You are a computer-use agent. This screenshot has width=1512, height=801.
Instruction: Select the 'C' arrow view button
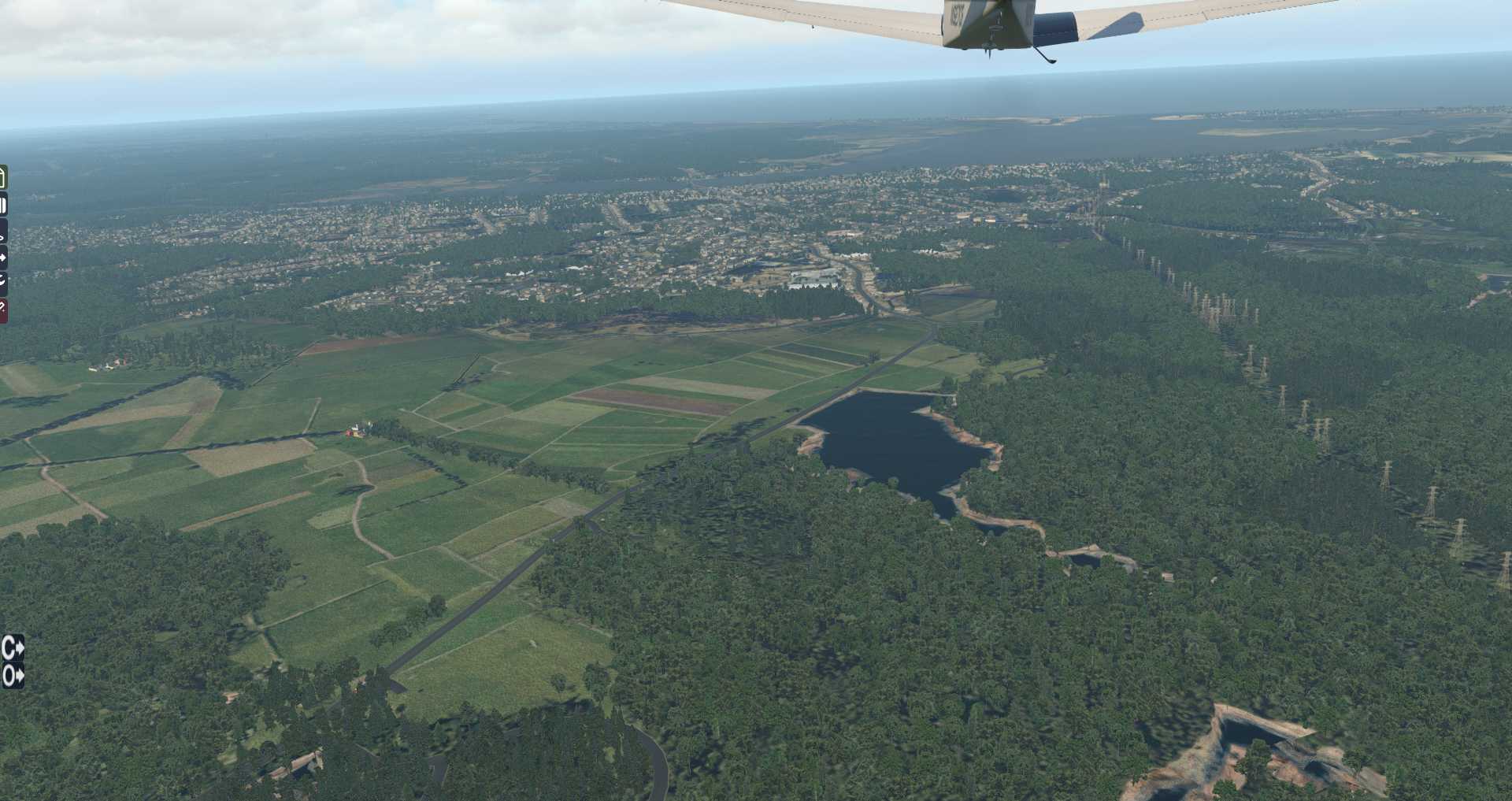pos(13,648)
